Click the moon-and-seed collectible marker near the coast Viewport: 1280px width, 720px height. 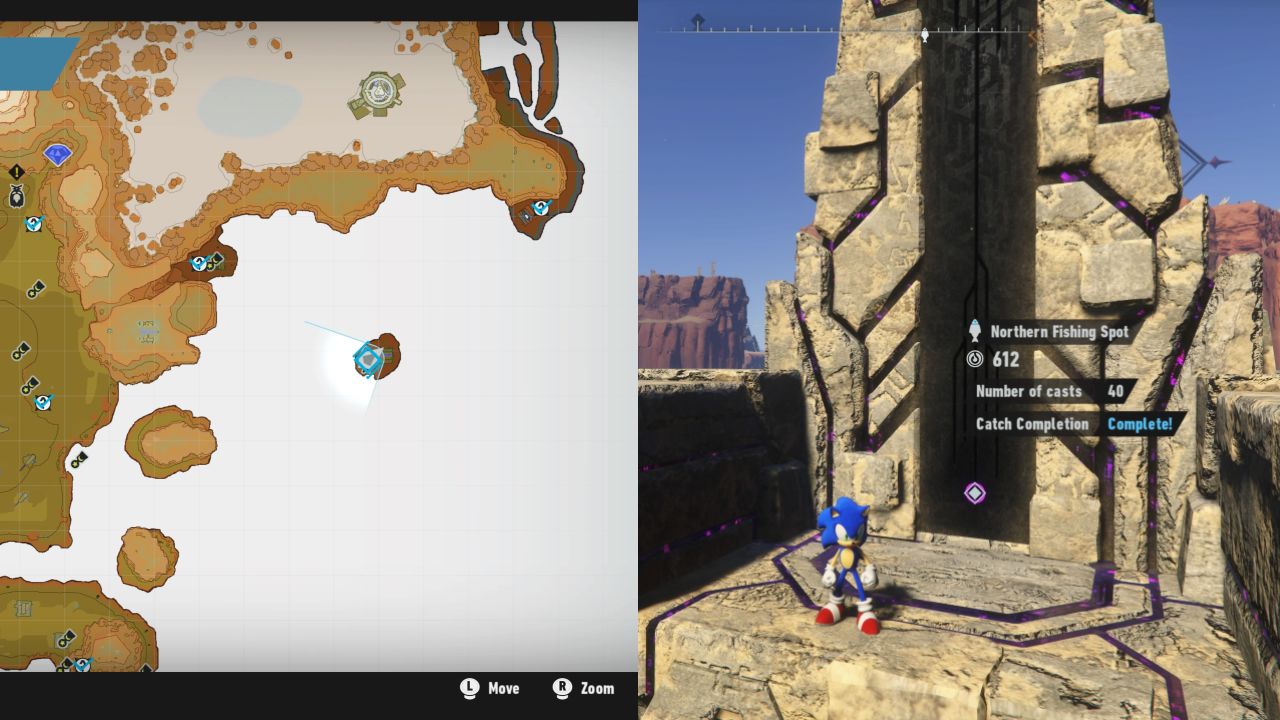(x=216, y=263)
